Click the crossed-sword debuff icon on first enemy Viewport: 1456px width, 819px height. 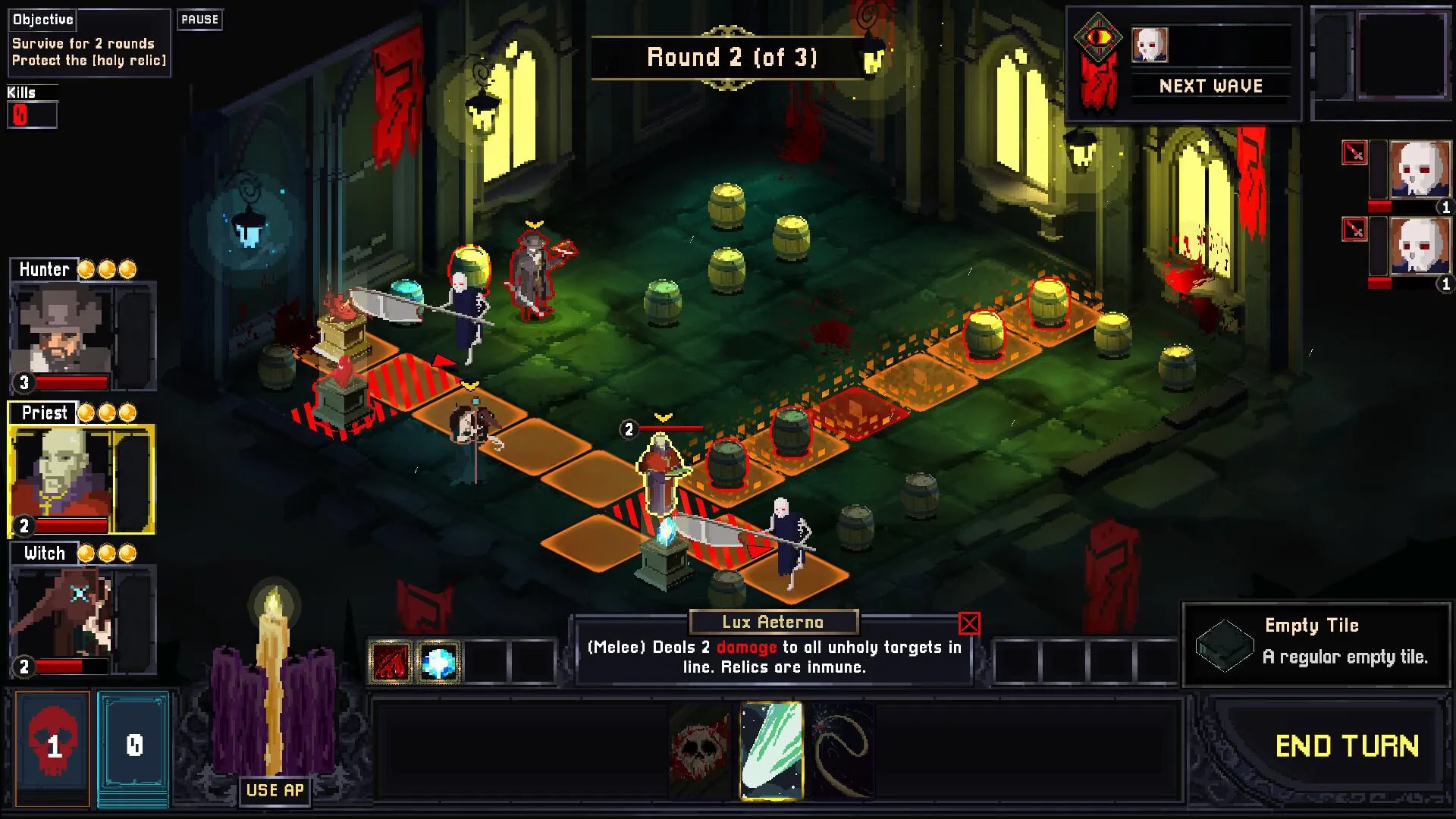pos(1353,152)
